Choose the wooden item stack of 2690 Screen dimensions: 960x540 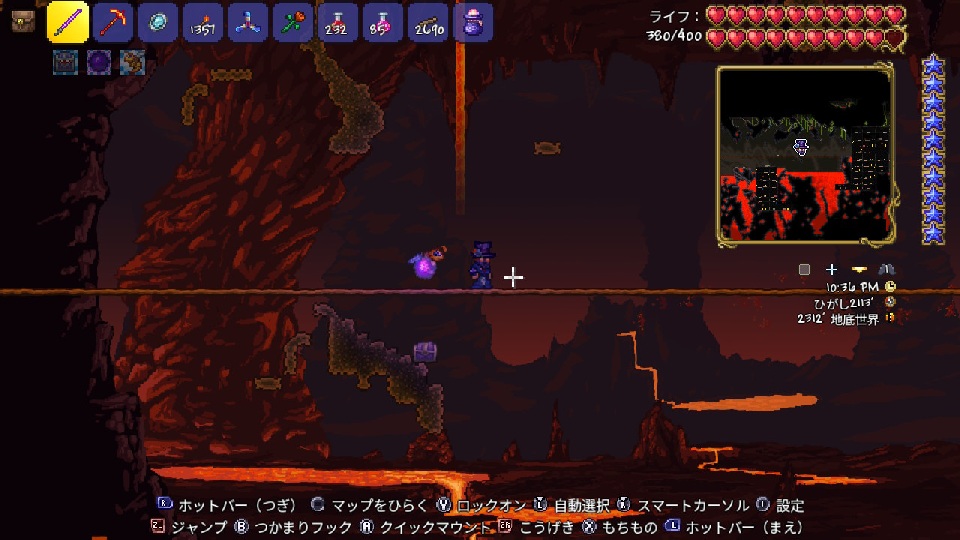[428, 22]
